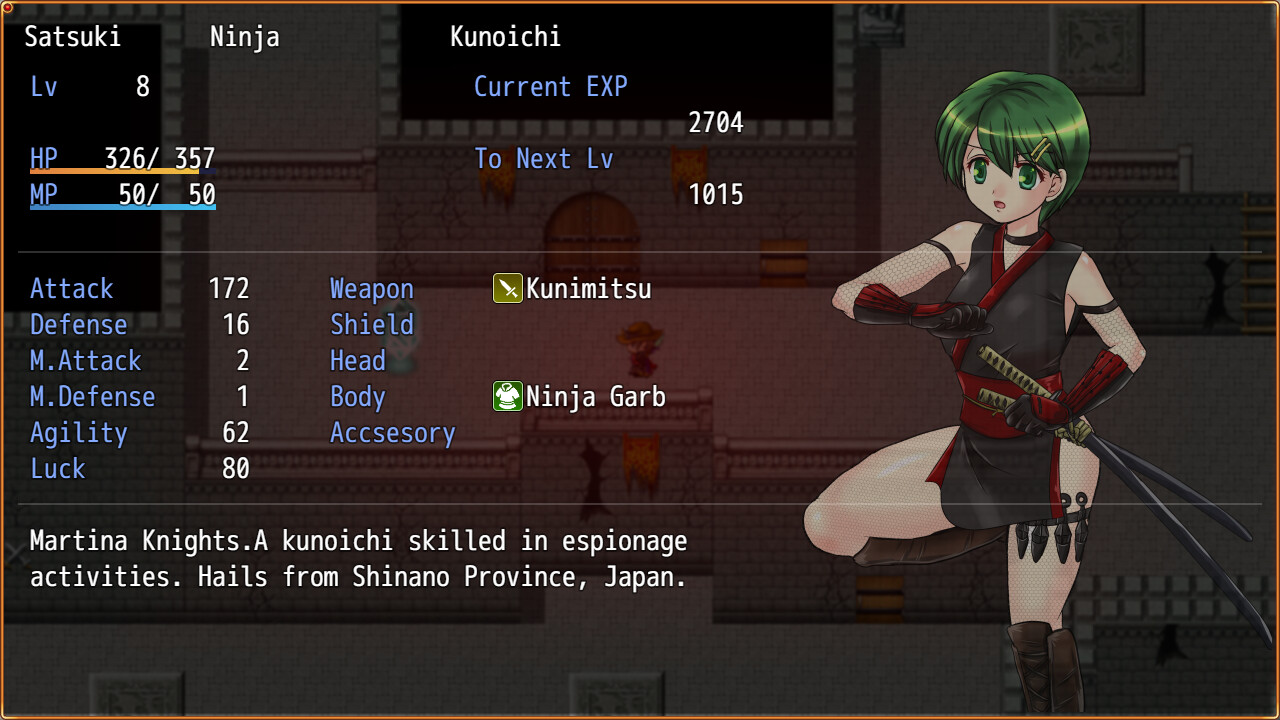The image size is (1280, 720).
Task: Click the Head equipment slot
Action: [x=357, y=361]
